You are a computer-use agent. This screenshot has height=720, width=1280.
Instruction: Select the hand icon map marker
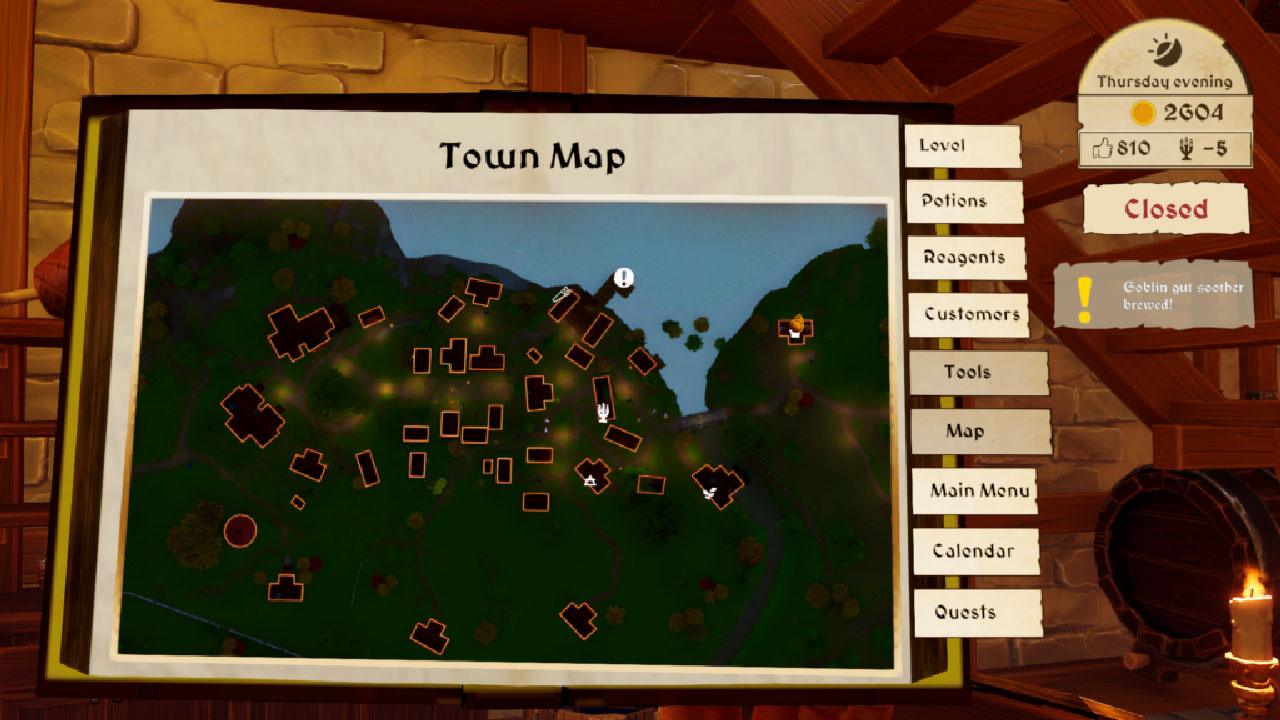pos(603,411)
